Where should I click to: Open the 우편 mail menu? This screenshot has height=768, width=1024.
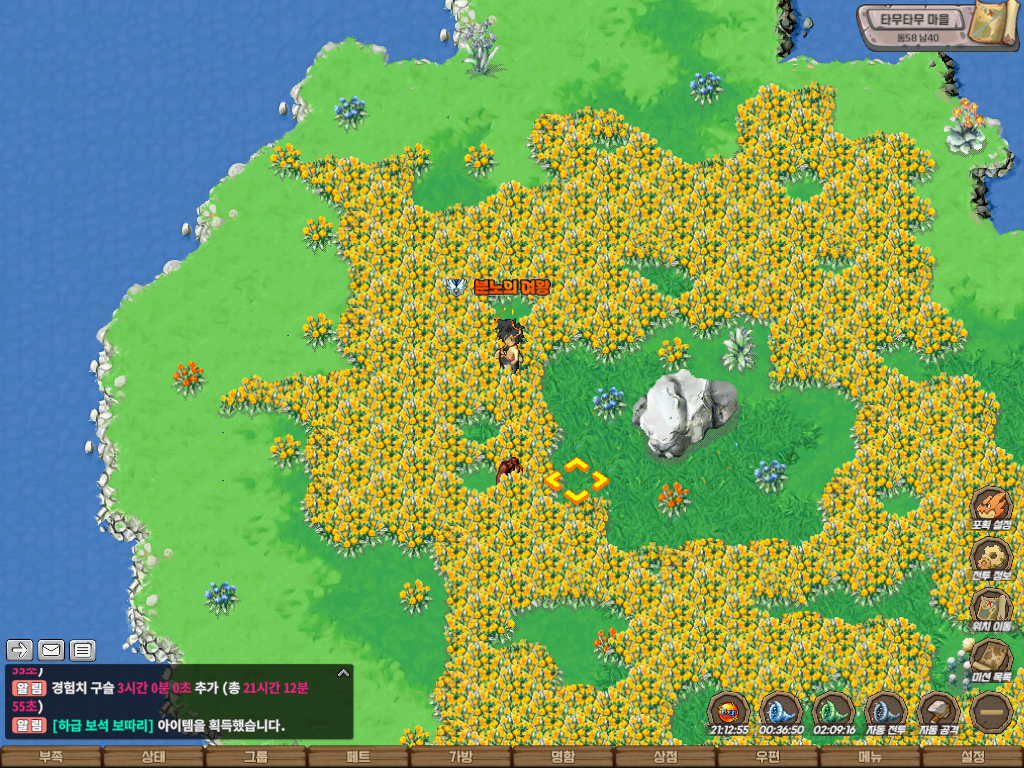(x=768, y=758)
